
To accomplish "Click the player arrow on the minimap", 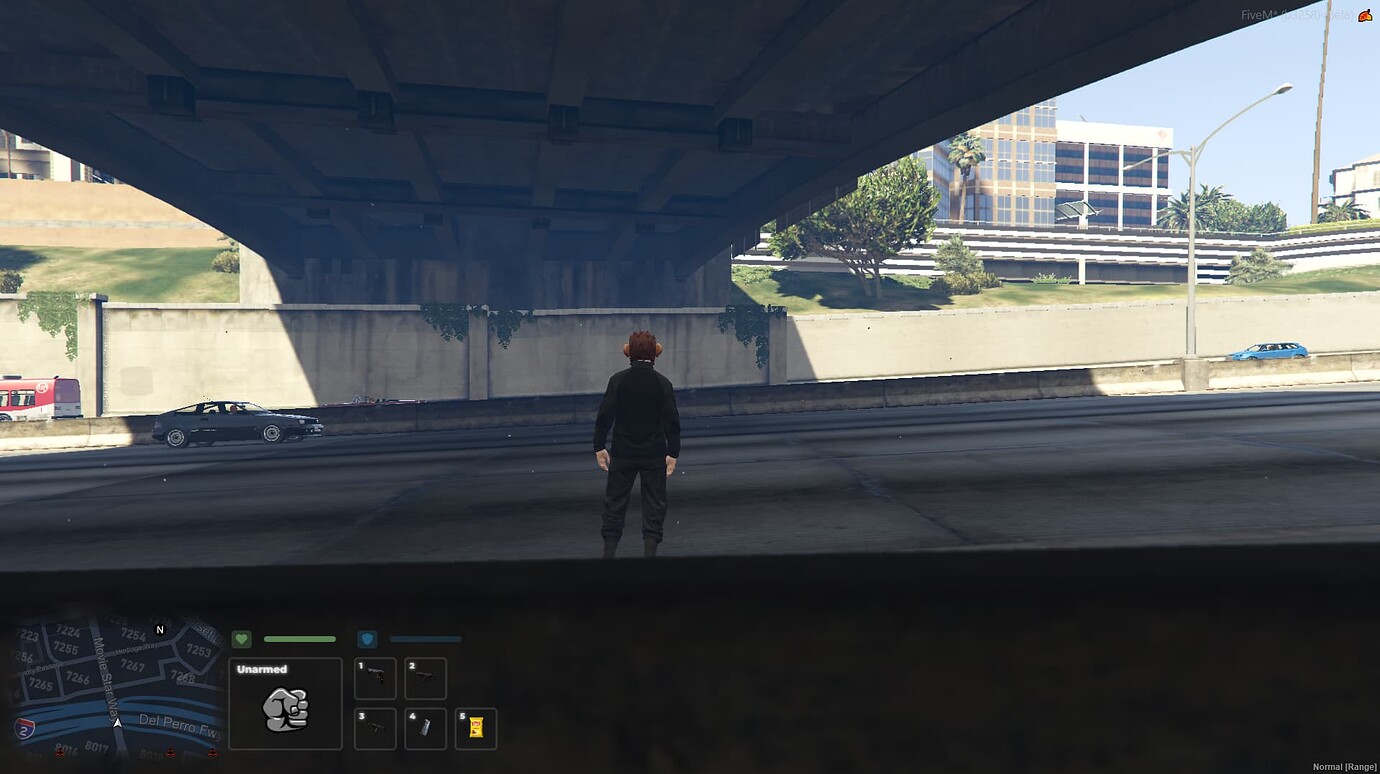I will (118, 723).
